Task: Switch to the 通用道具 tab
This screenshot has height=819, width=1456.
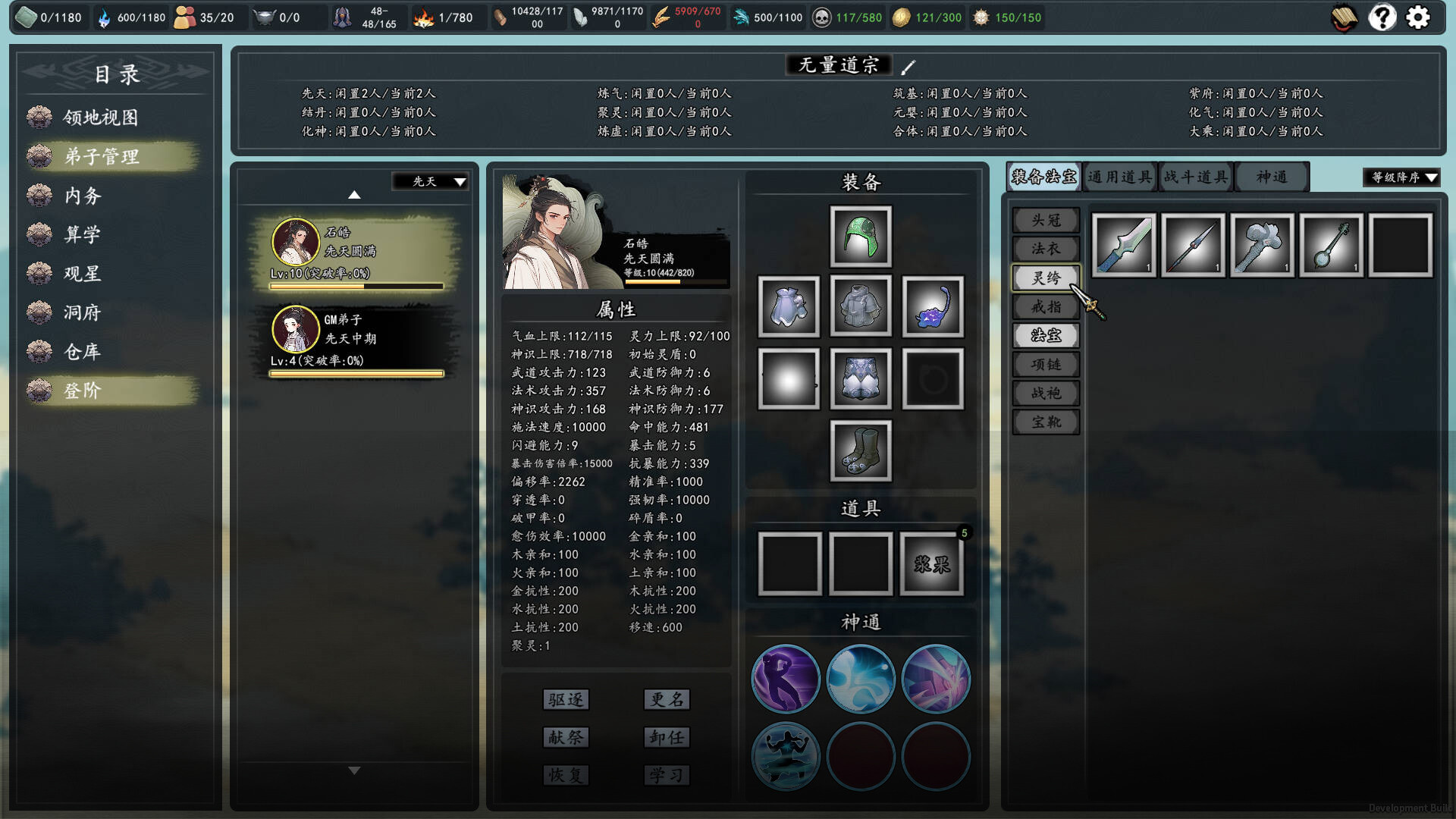Action: tap(1119, 176)
